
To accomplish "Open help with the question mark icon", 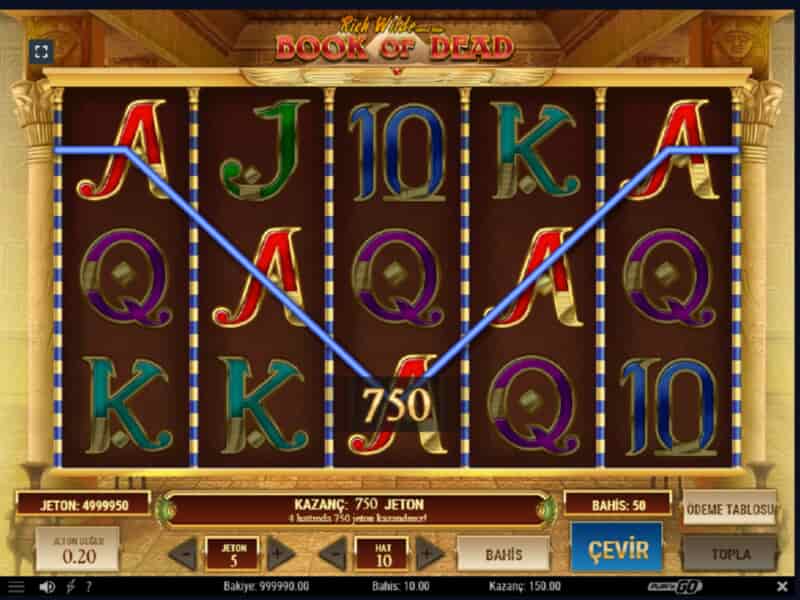I will click(88, 586).
